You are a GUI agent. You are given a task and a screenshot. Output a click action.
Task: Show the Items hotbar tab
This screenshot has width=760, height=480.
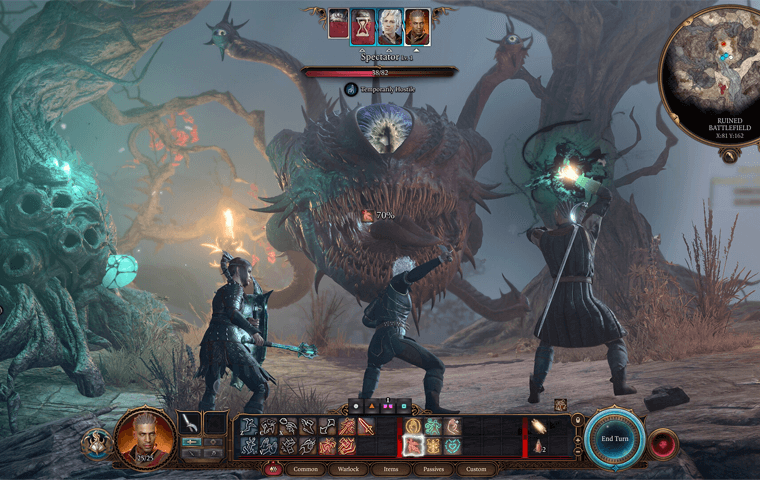pos(392,469)
